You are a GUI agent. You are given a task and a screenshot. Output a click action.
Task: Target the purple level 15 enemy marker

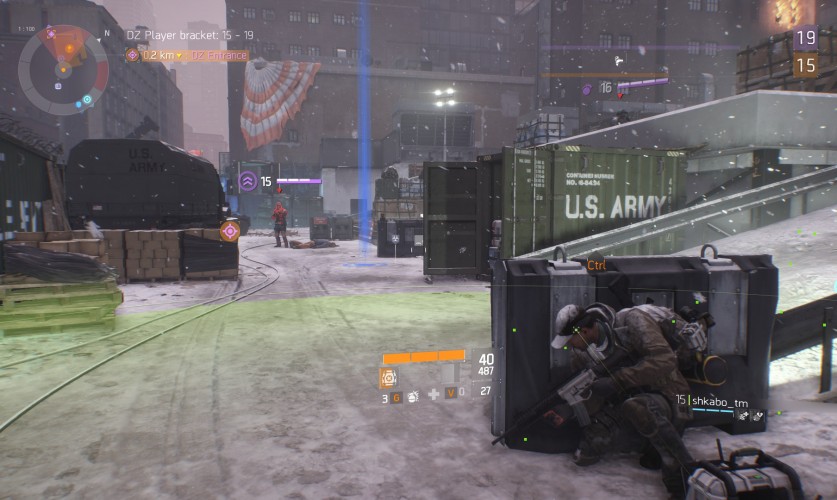(x=247, y=181)
